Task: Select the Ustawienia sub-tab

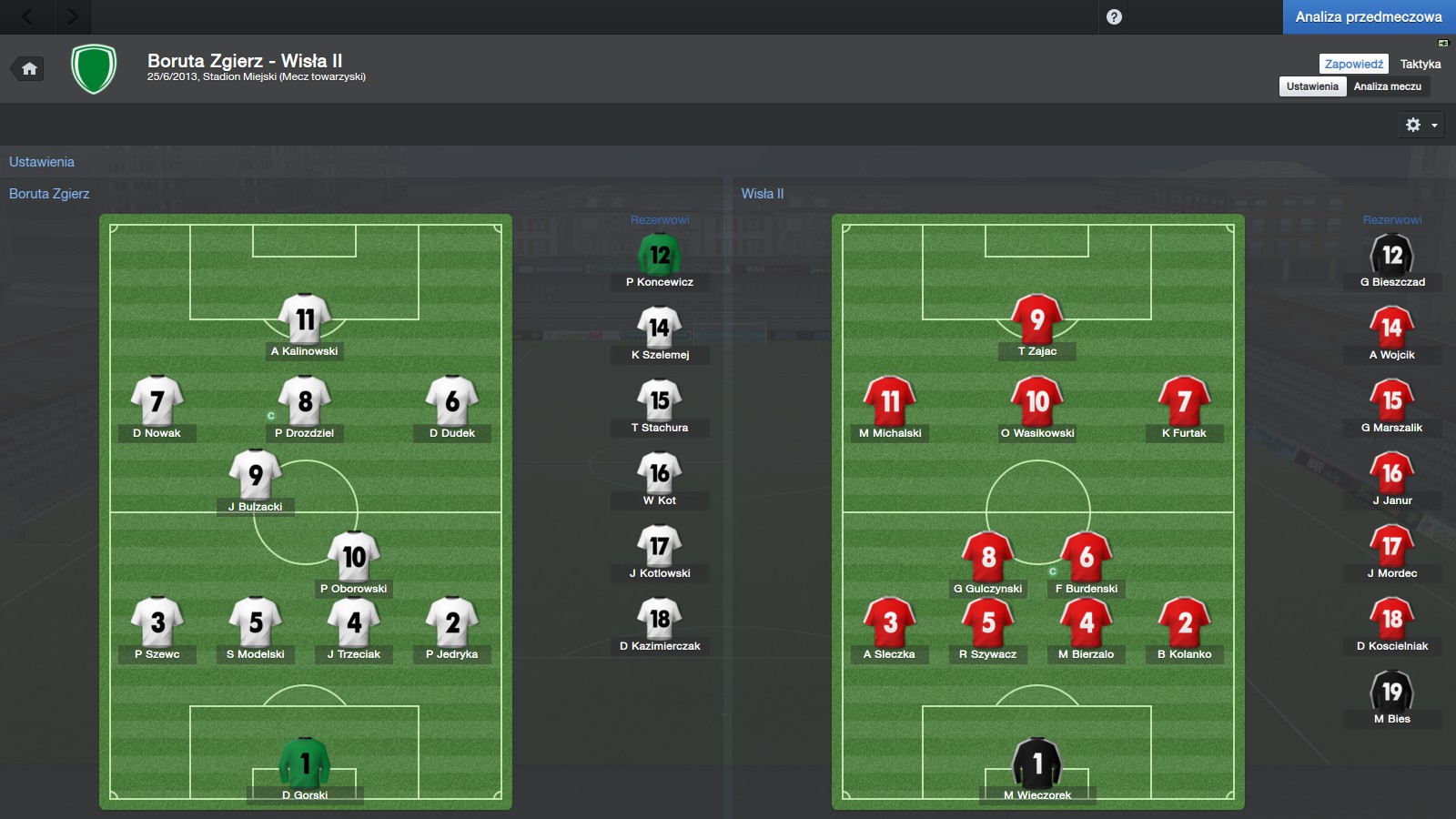Action: [1312, 86]
